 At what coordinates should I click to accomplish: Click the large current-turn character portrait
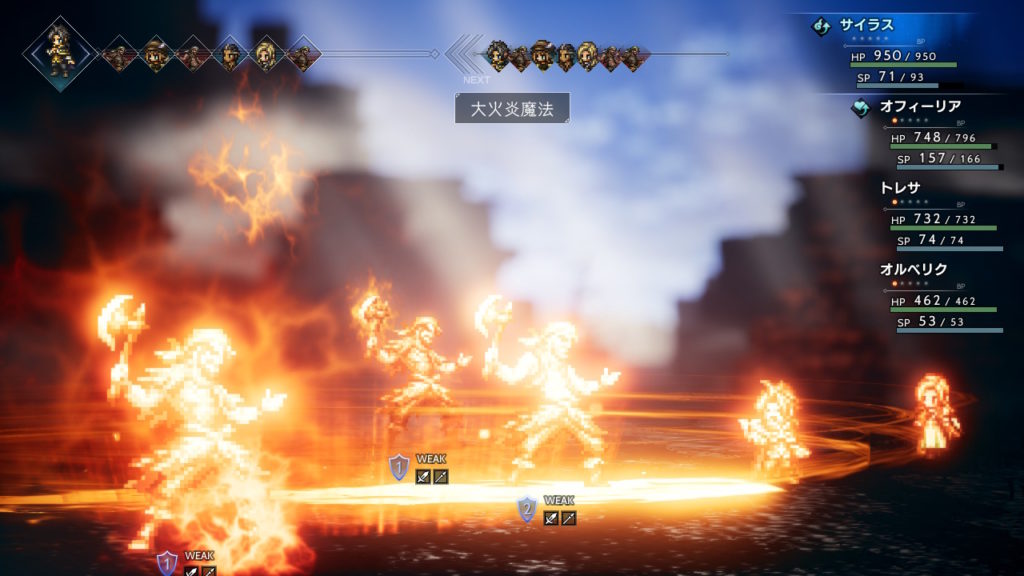(x=61, y=53)
